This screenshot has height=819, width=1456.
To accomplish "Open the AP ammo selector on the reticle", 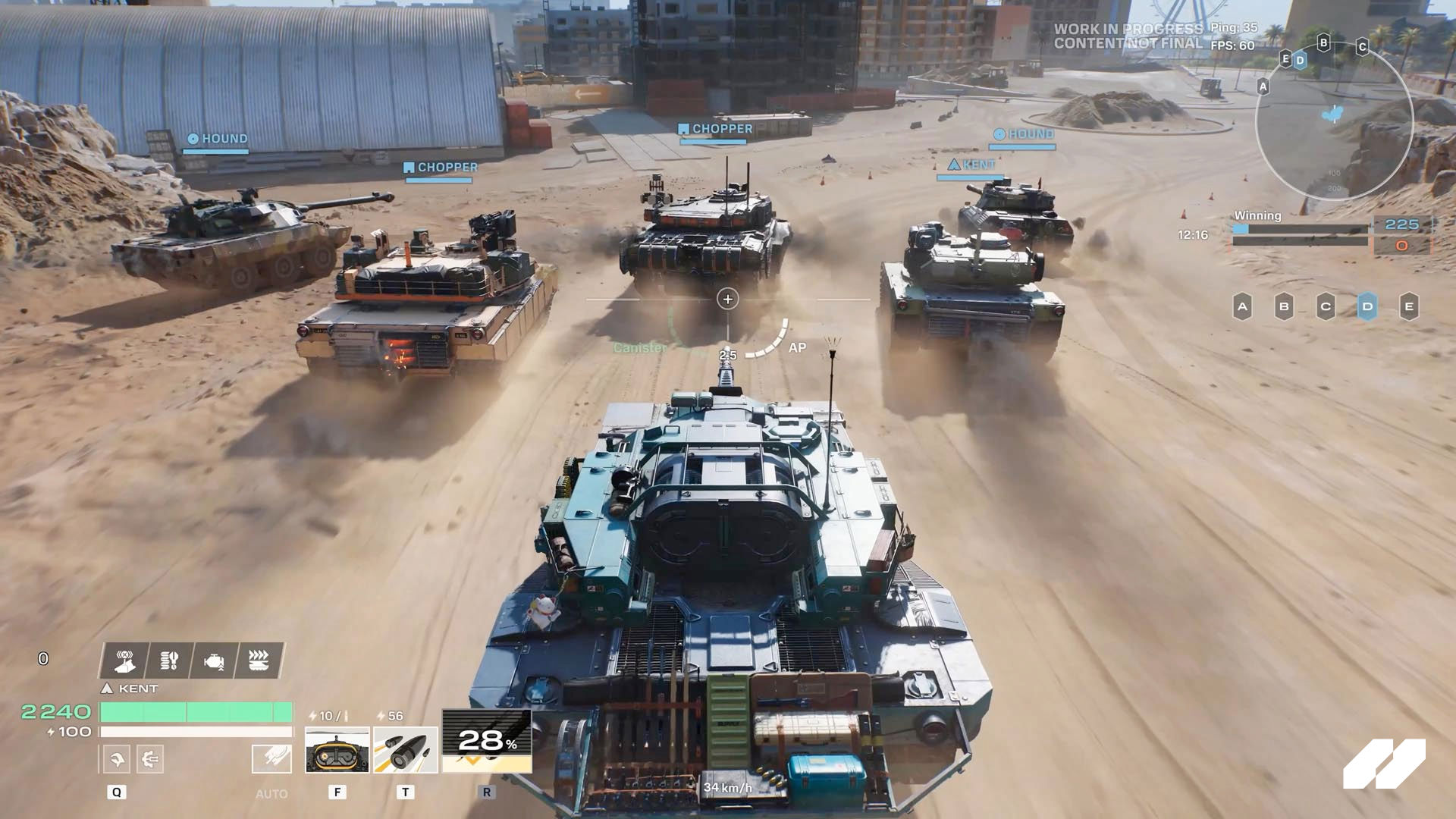I will pos(795,349).
